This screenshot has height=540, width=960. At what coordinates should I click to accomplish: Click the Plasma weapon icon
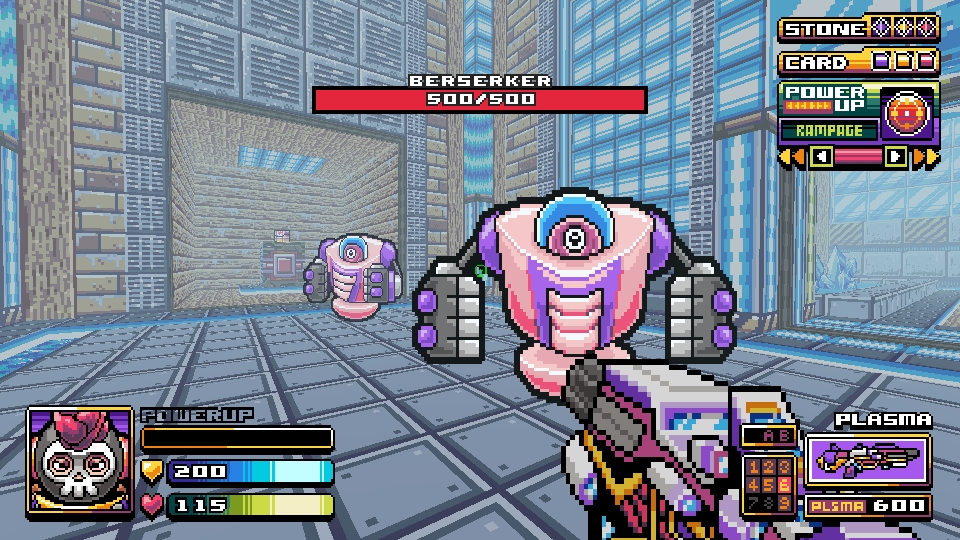coord(868,459)
